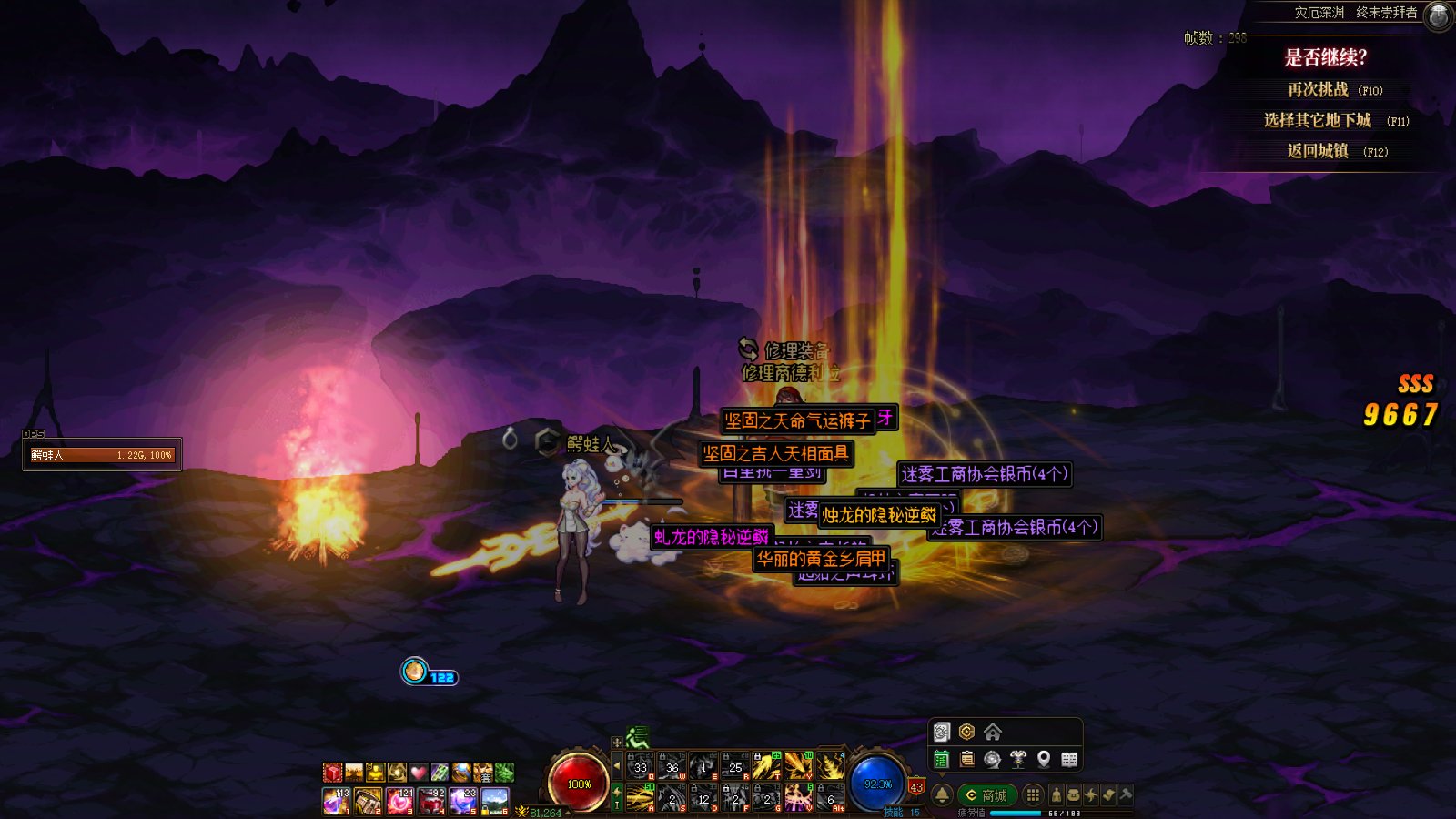This screenshot has height=819, width=1456.
Task: Open the nine-dot grid menu button
Action: (x=1033, y=795)
